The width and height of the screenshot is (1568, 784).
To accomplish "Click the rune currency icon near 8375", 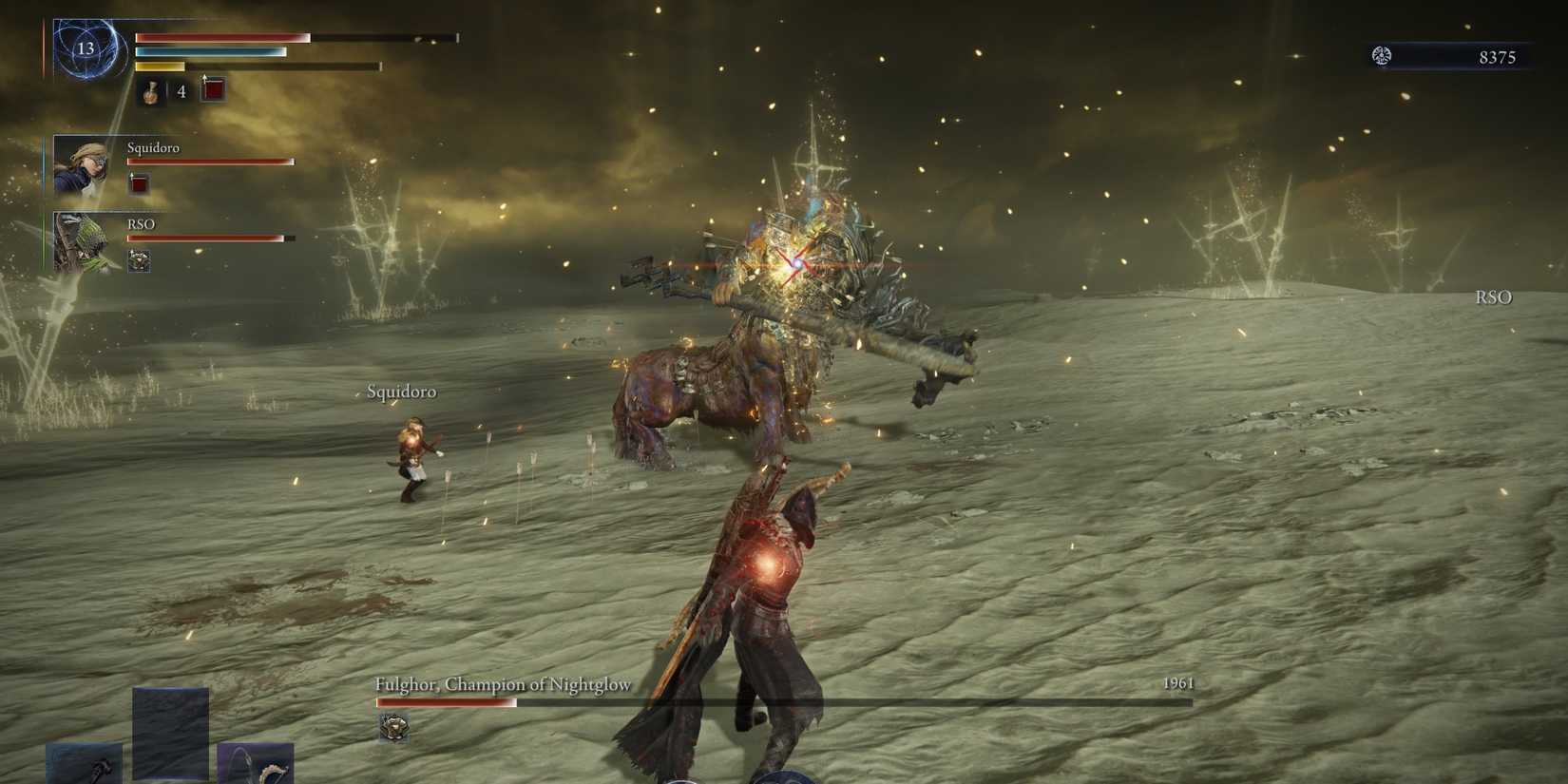I will (1383, 56).
